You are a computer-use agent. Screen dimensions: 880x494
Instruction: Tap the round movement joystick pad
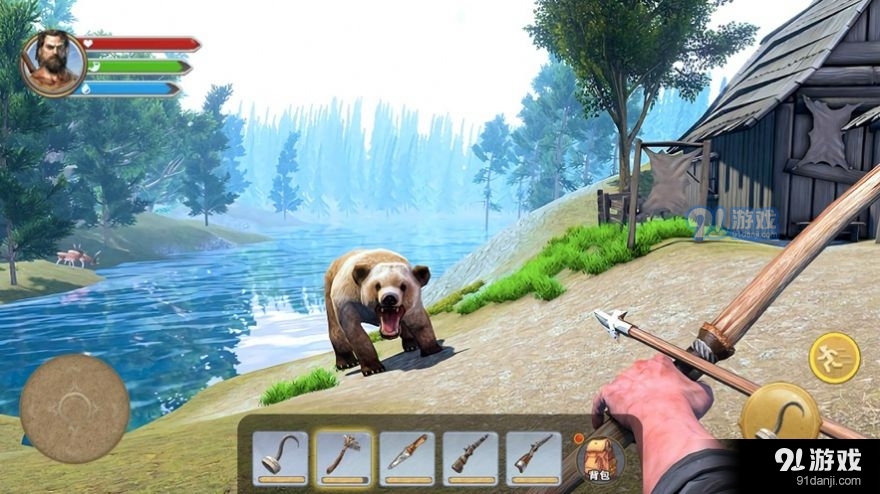click(74, 408)
